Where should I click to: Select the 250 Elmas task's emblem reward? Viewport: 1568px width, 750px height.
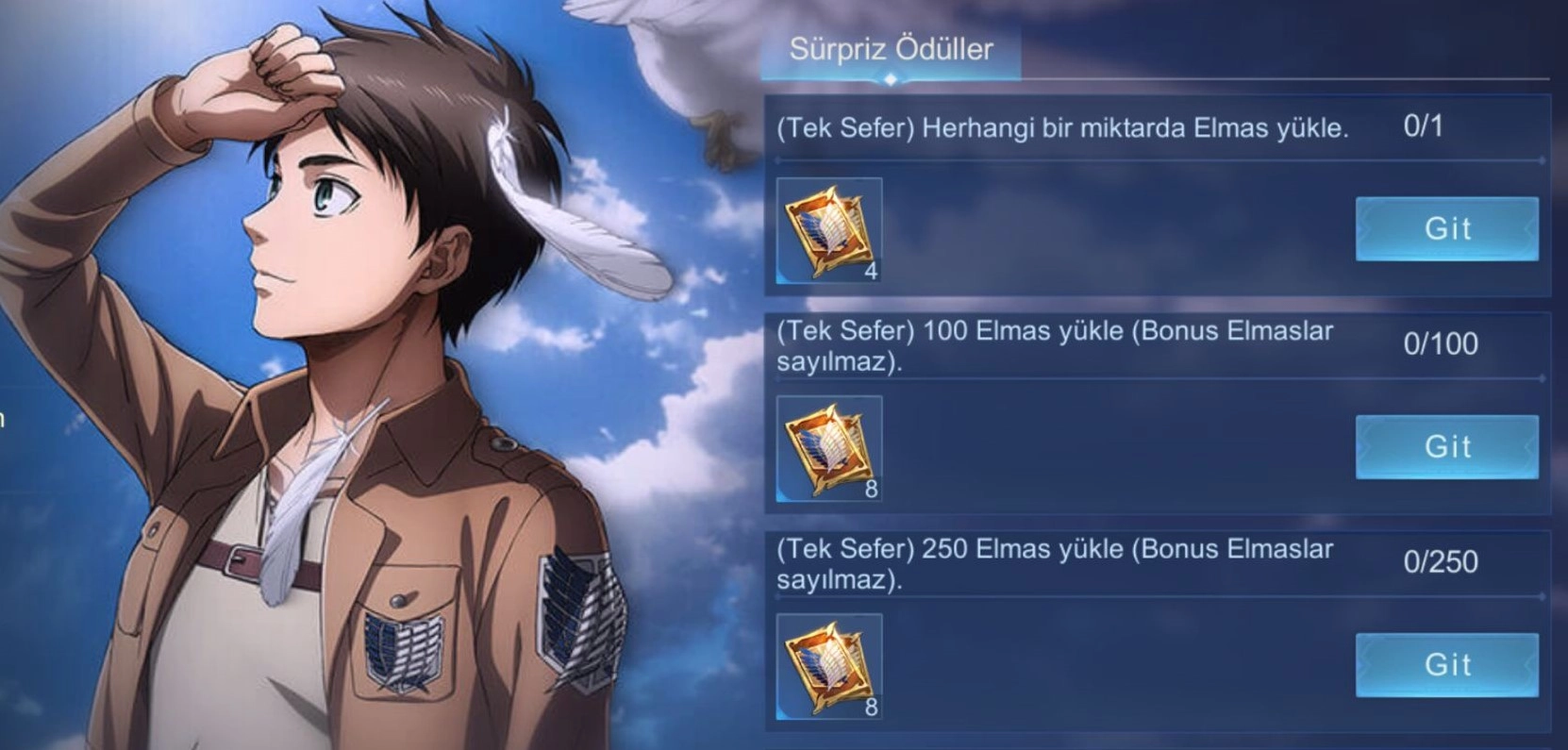point(829,667)
